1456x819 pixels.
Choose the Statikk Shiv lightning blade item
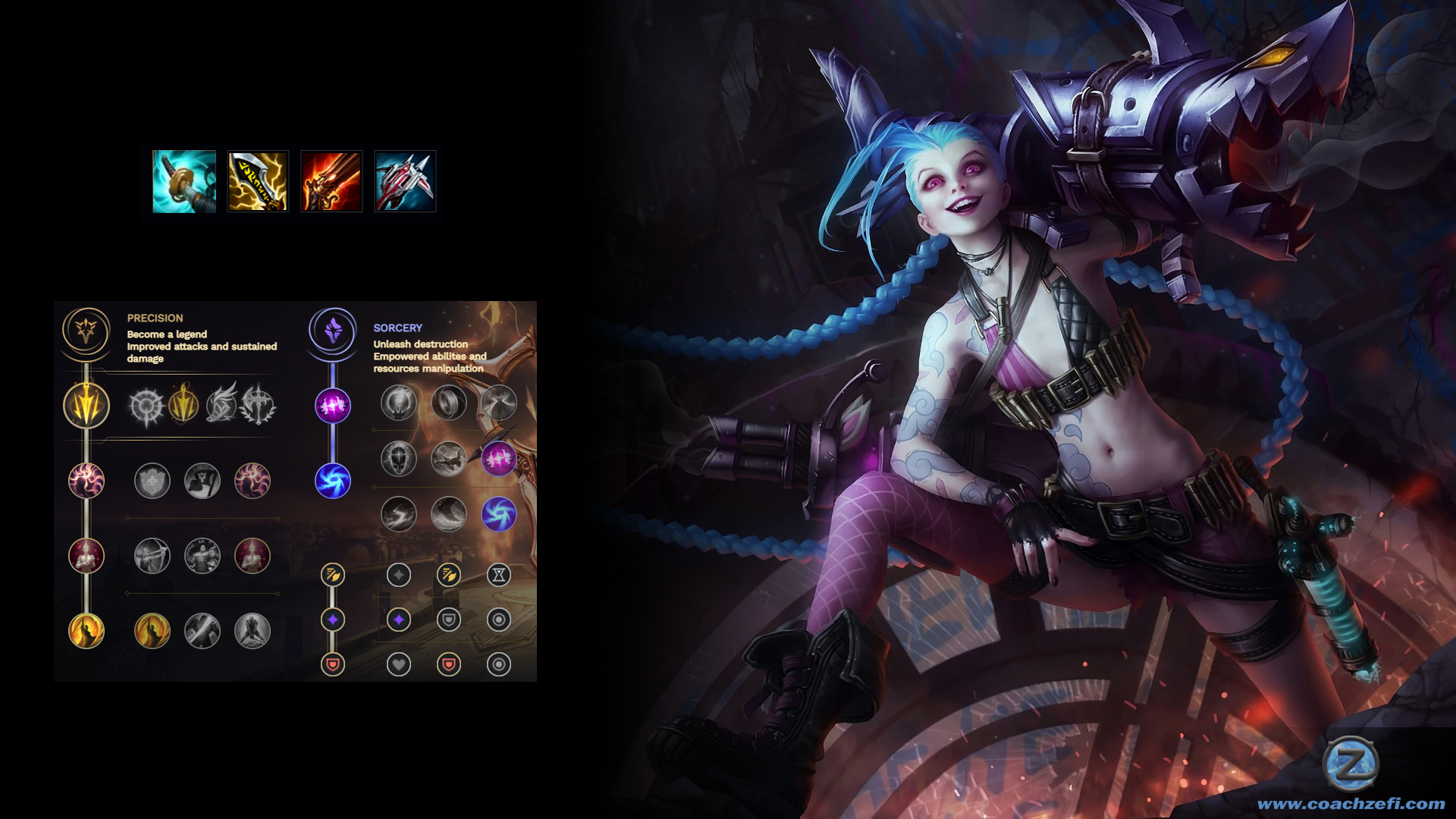click(258, 181)
